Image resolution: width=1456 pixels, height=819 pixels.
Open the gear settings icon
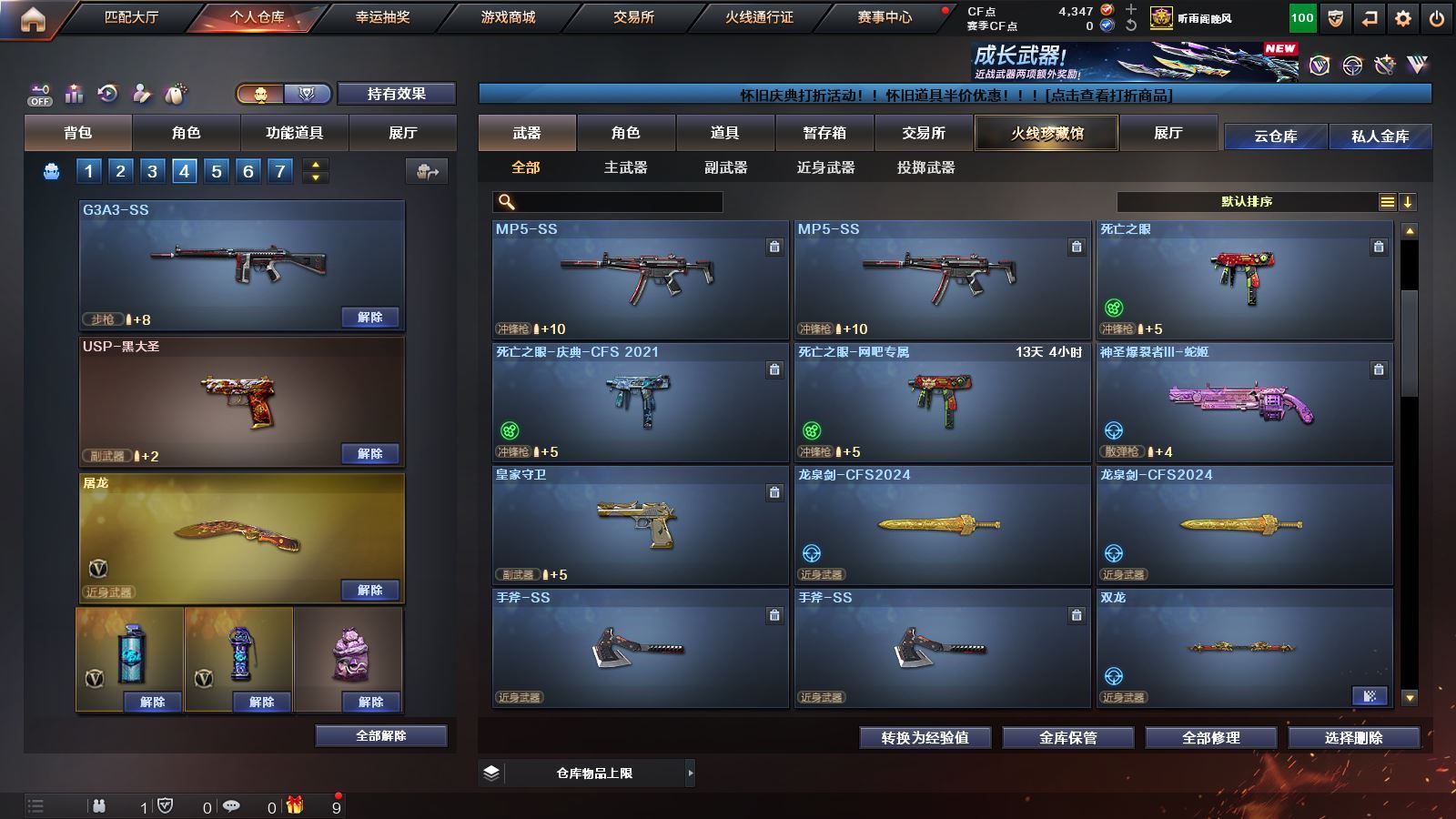tap(1403, 18)
